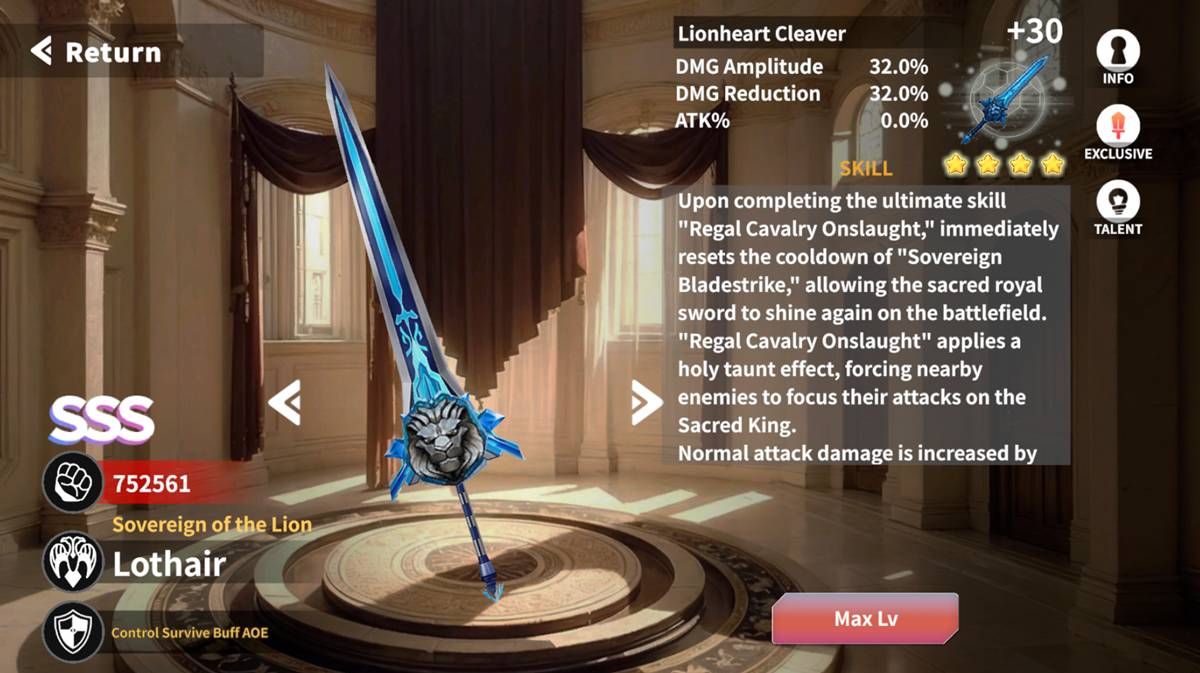Viewport: 1200px width, 673px height.
Task: Show the previous hero with left arrow
Action: (284, 403)
